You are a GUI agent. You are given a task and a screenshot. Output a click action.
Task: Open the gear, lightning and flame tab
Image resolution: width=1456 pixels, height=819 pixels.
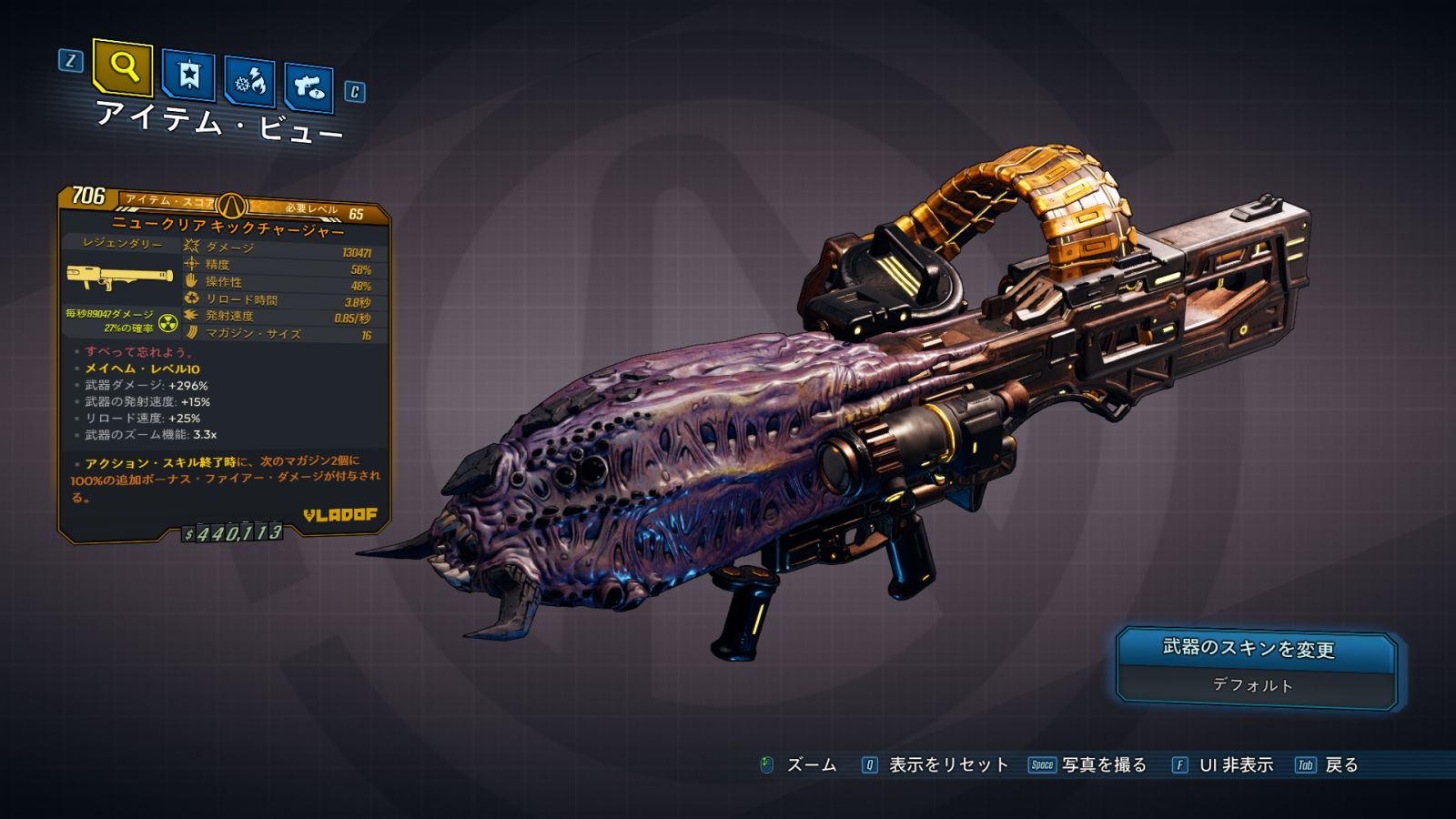click(249, 83)
